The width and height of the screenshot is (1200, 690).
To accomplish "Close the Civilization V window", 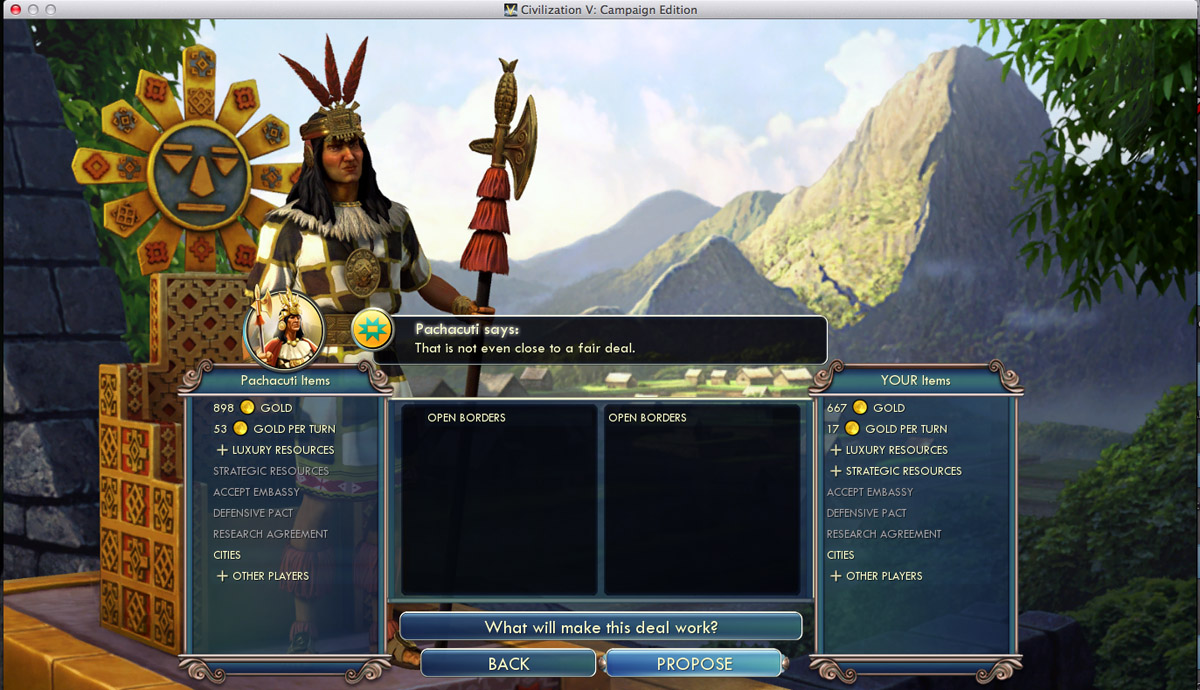I will [15, 9].
